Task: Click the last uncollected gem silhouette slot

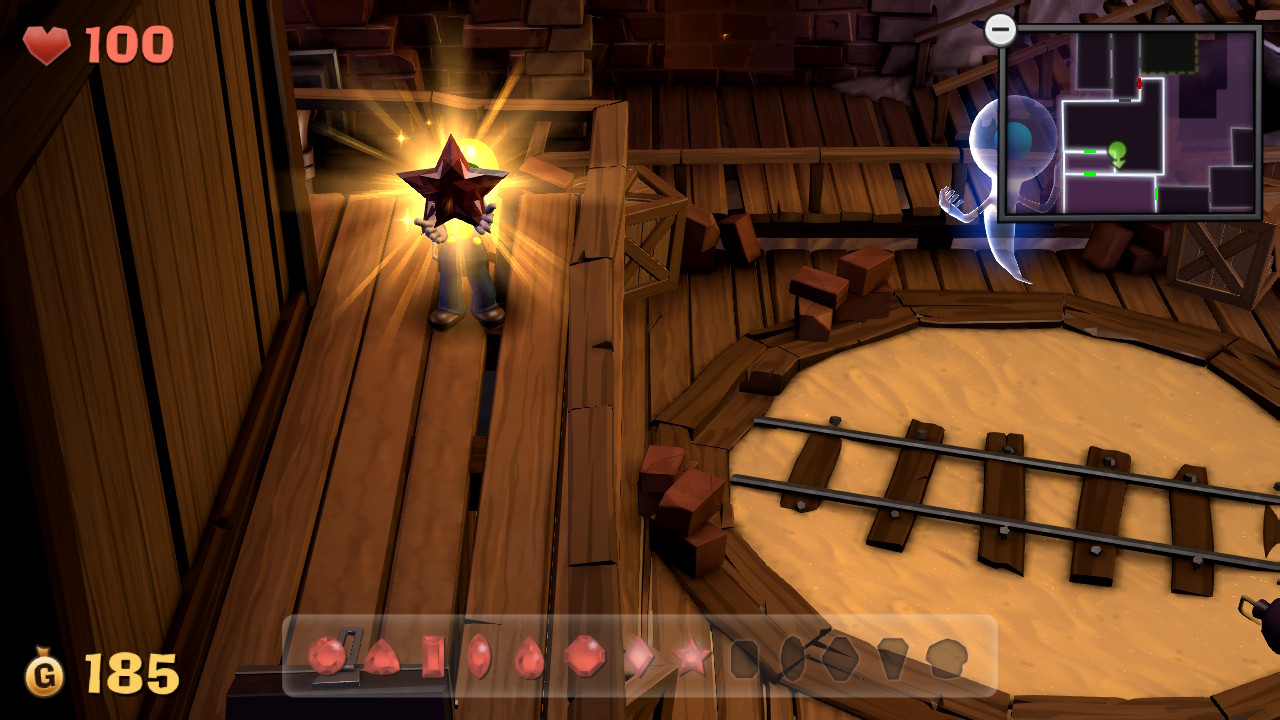Action: pyautogui.click(x=945, y=659)
